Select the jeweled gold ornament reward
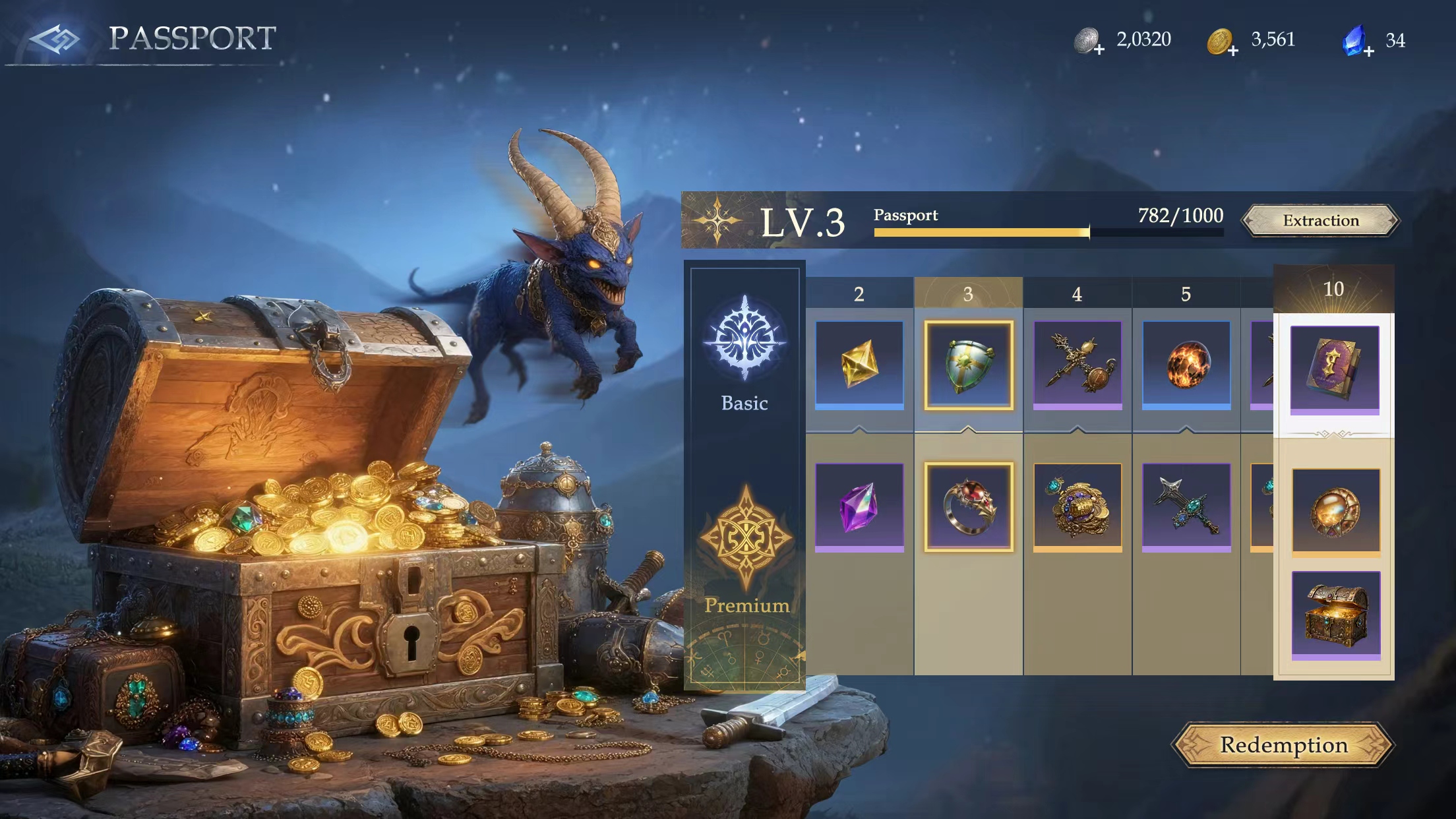1456x819 pixels. coord(1077,506)
